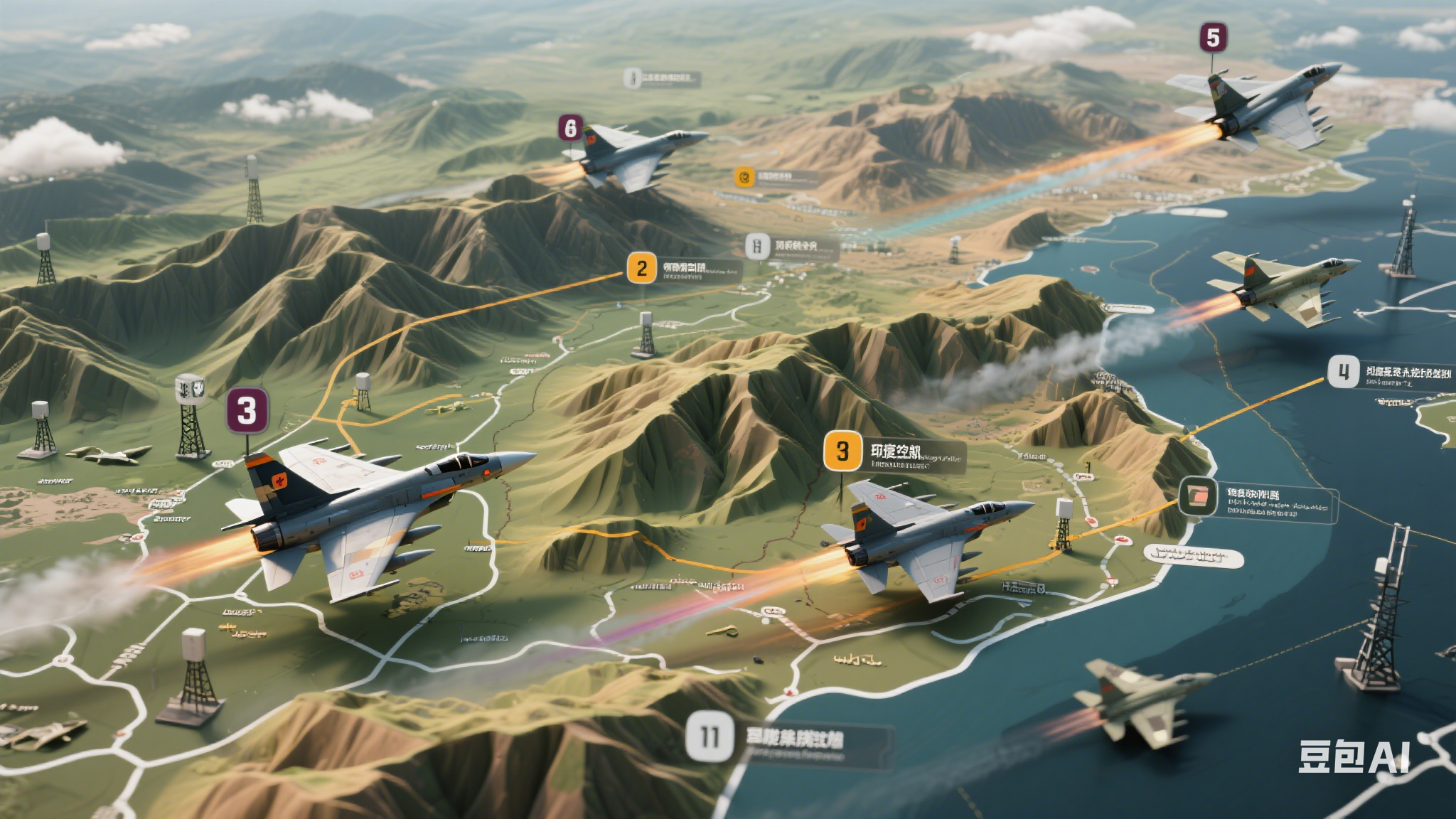The width and height of the screenshot is (1456, 819).
Task: Select the white number 4 marker
Action: click(1343, 372)
